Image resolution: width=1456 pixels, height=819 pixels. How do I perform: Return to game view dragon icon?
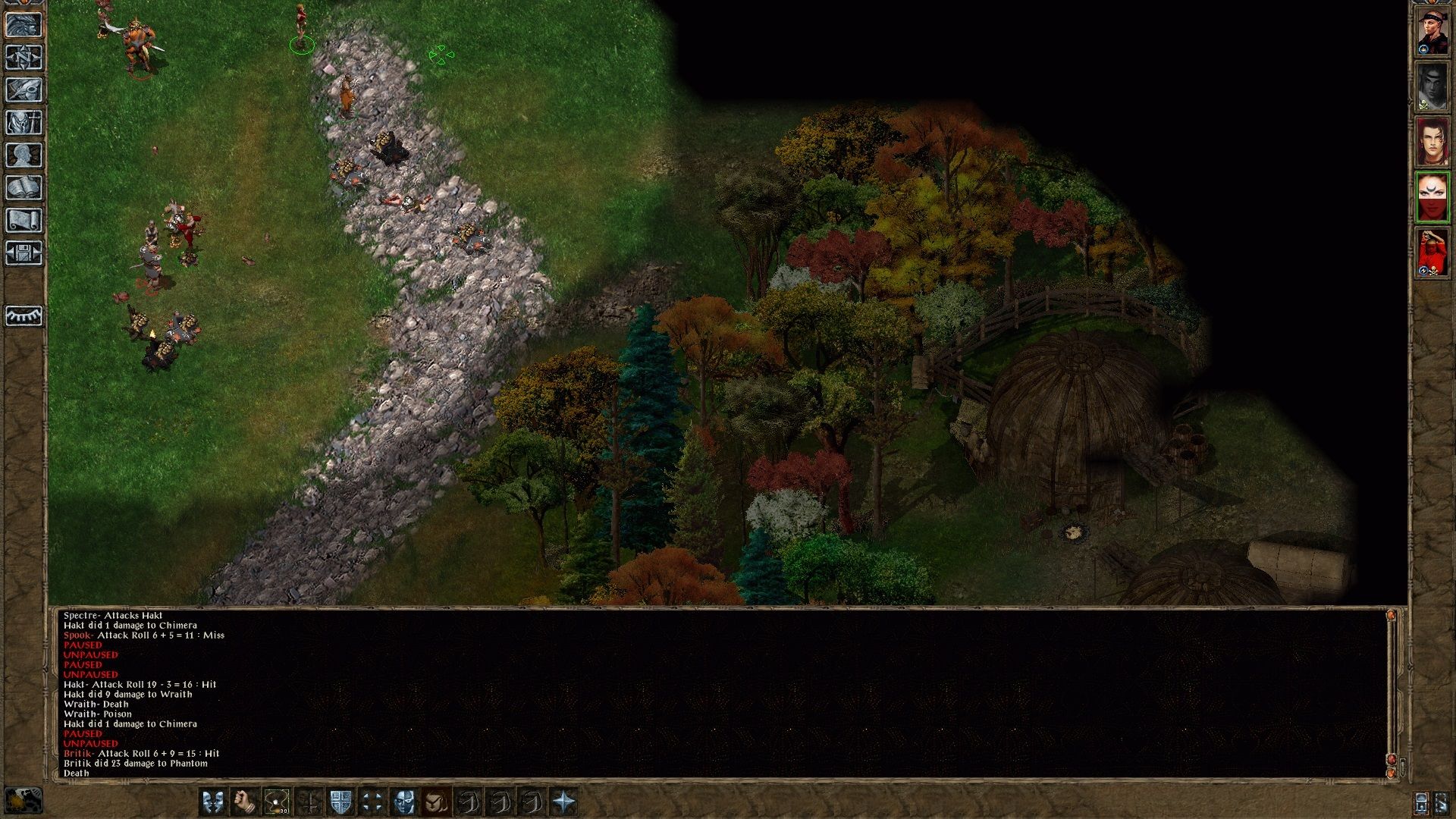(25, 24)
